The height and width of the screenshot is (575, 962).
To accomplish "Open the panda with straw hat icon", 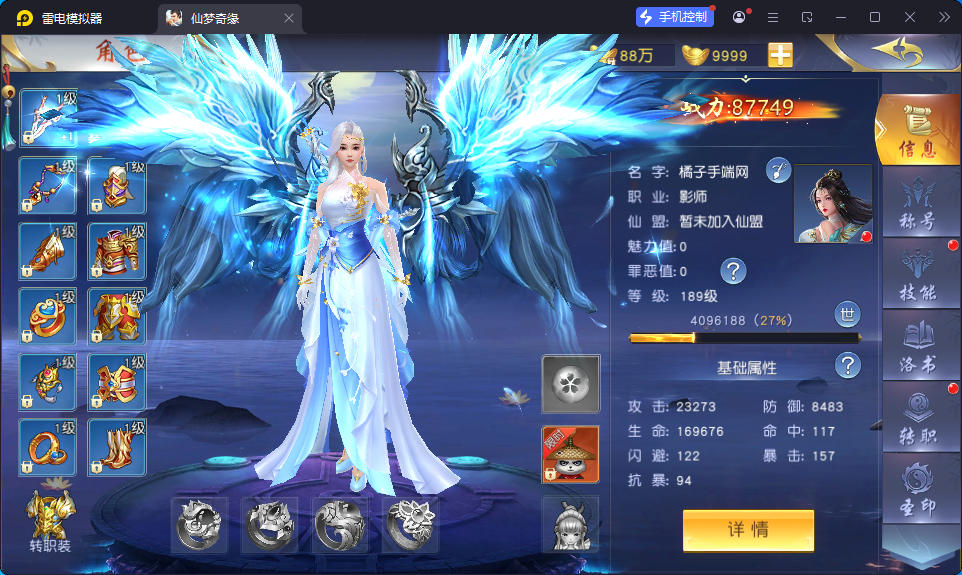I will (x=570, y=455).
